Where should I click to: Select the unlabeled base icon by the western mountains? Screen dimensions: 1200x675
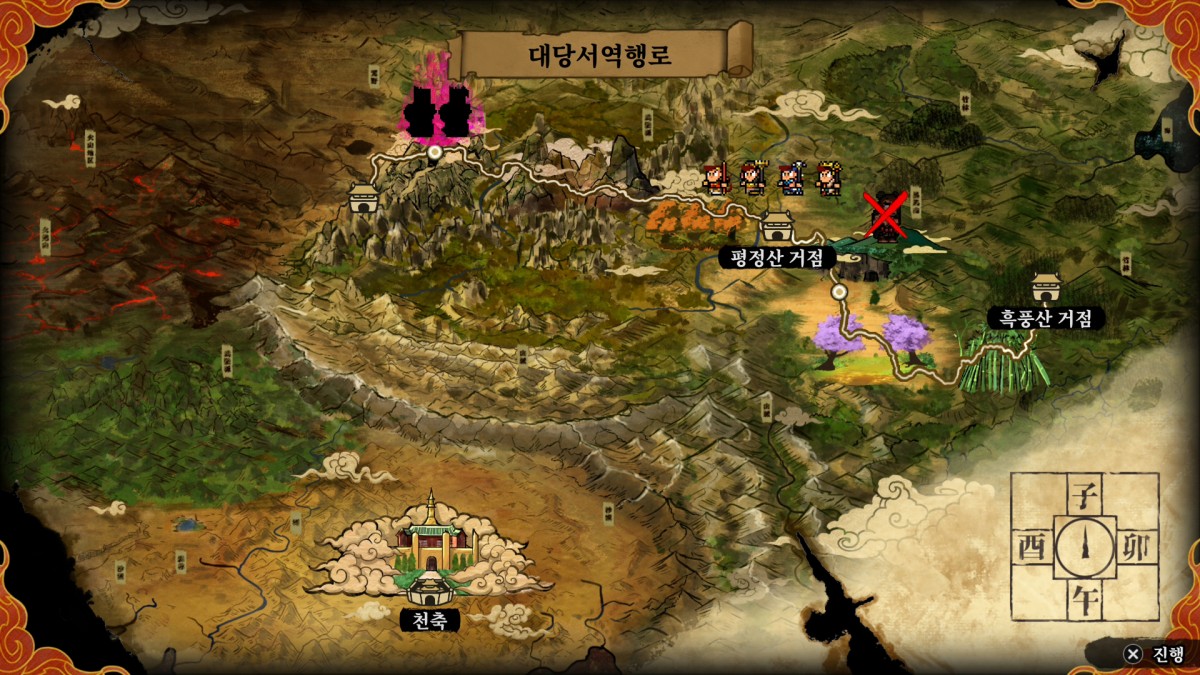coord(362,197)
